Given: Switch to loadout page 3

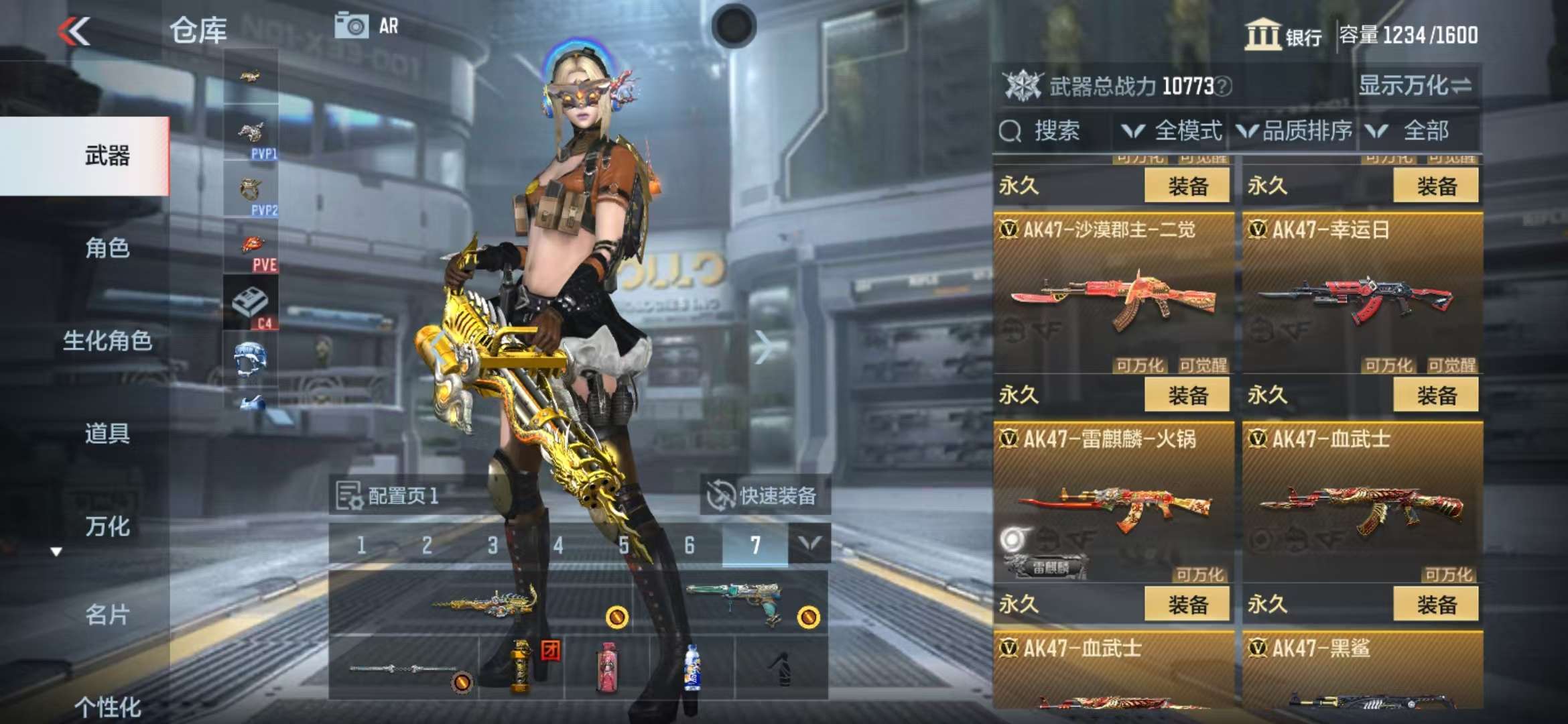Looking at the screenshot, I should [x=493, y=545].
